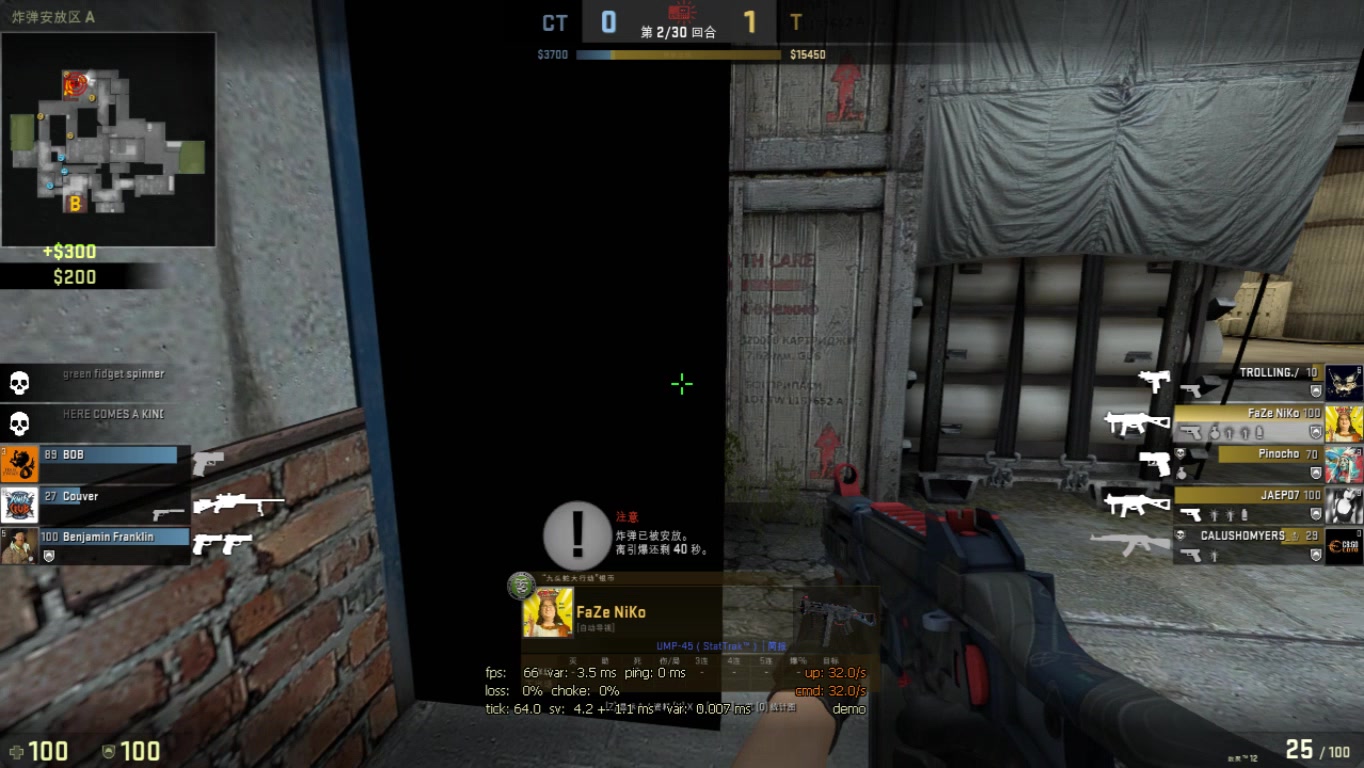
Task: Toggle FaZe NiKo's armor badge on scoreboard
Action: click(1315, 430)
